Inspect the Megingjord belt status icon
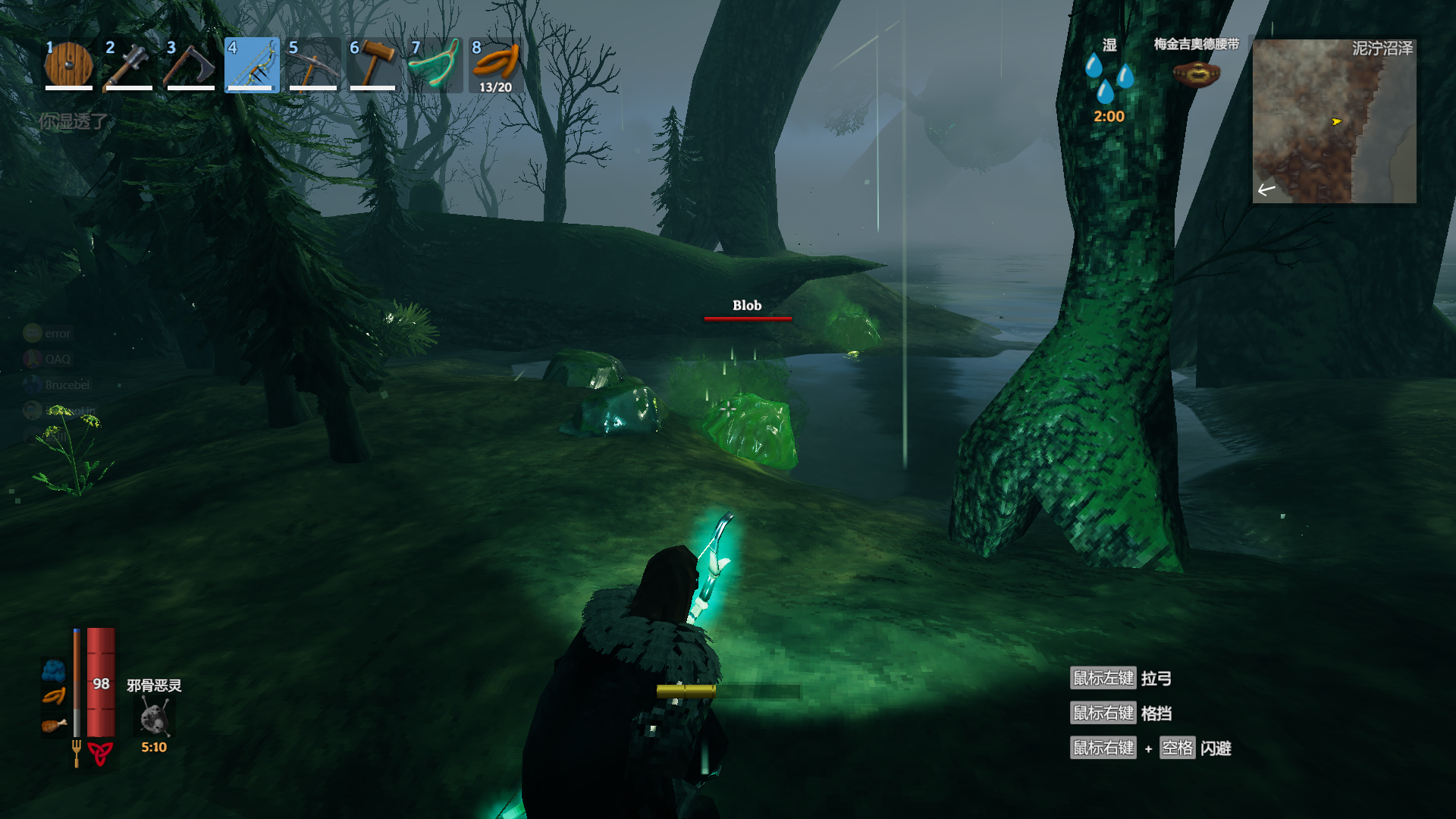 (x=1196, y=74)
